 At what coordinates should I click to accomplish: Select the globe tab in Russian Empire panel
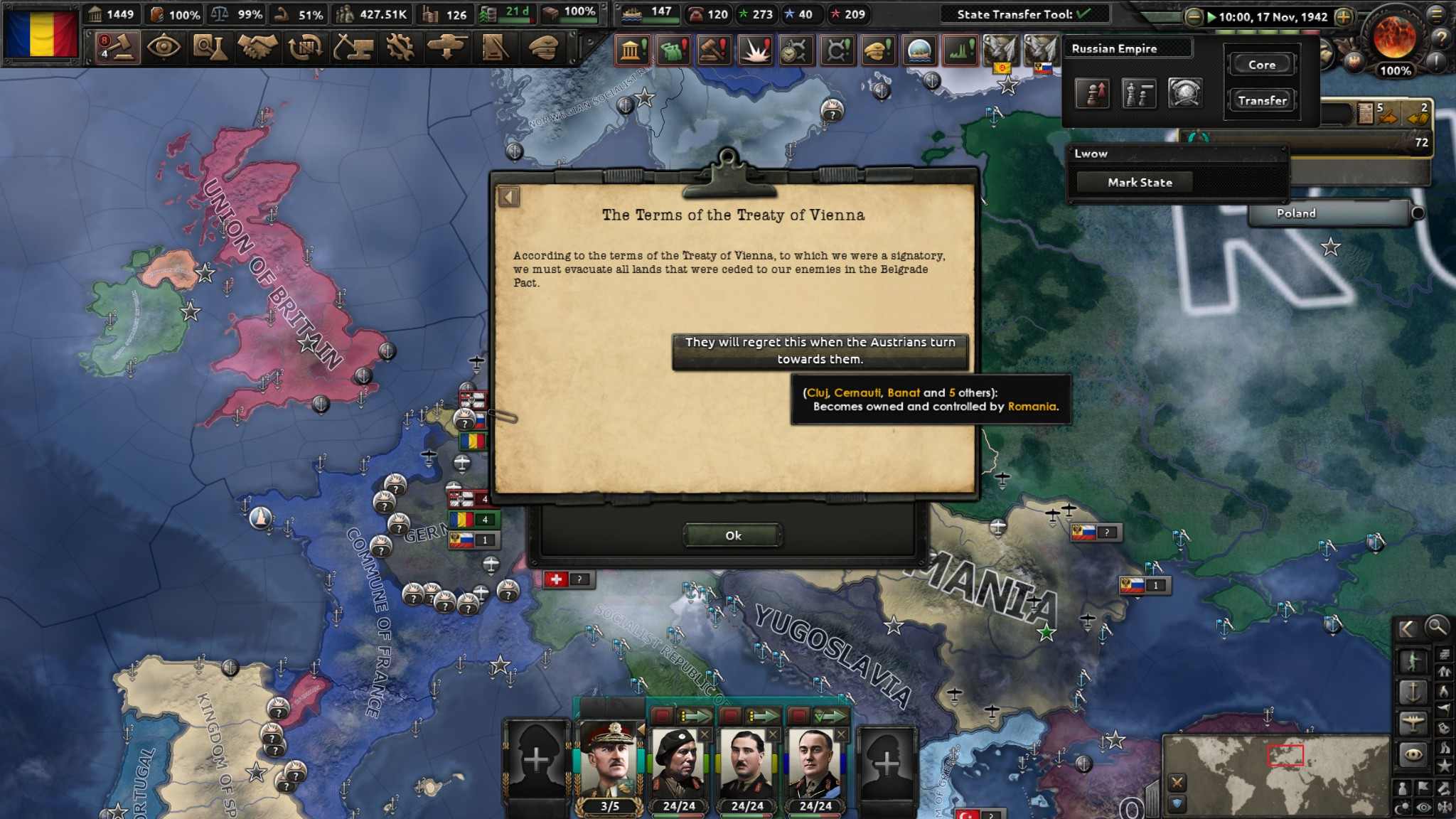pyautogui.click(x=1186, y=93)
